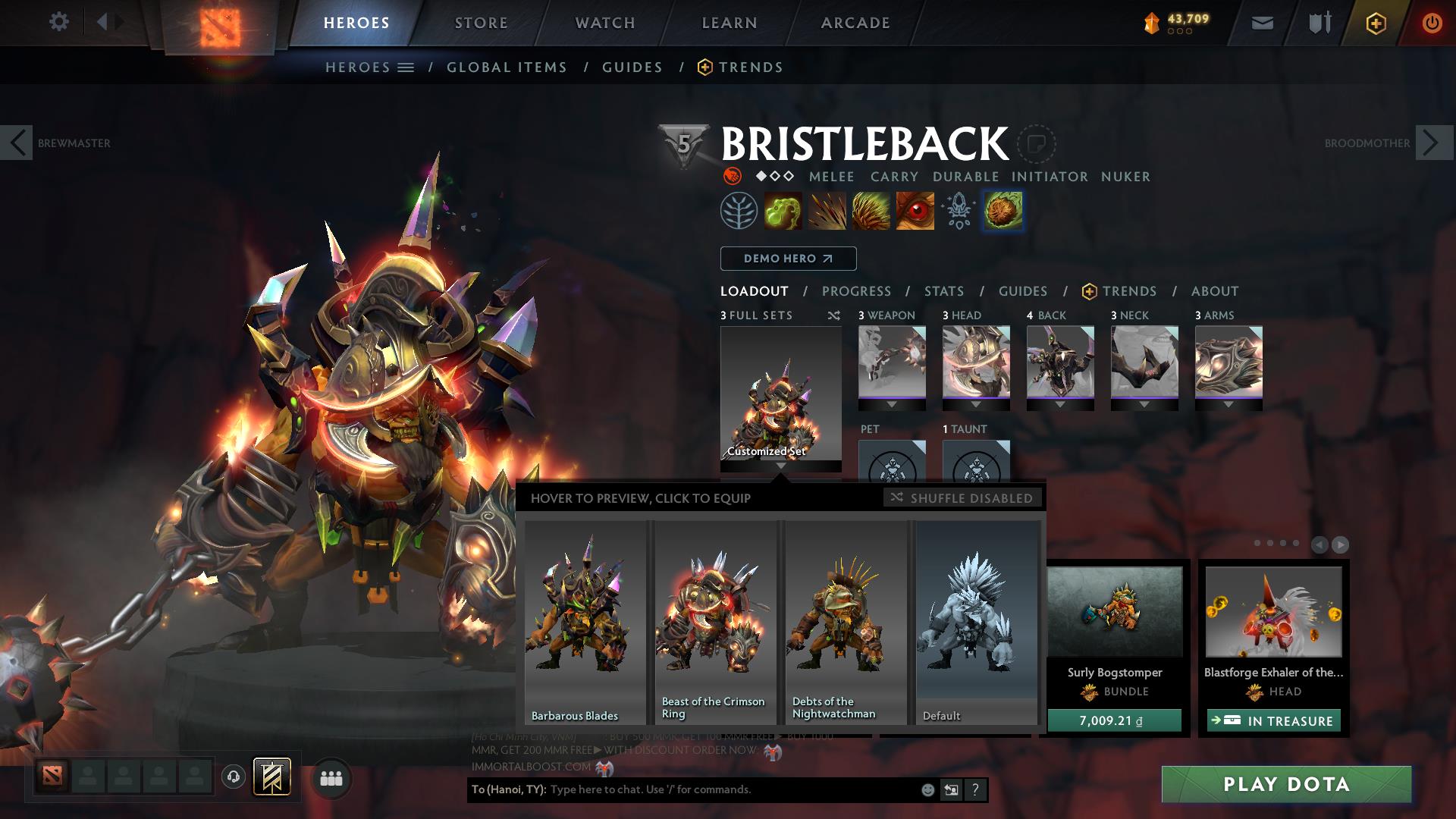This screenshot has width=1456, height=819.
Task: Quit the game with power button
Action: point(1432,23)
